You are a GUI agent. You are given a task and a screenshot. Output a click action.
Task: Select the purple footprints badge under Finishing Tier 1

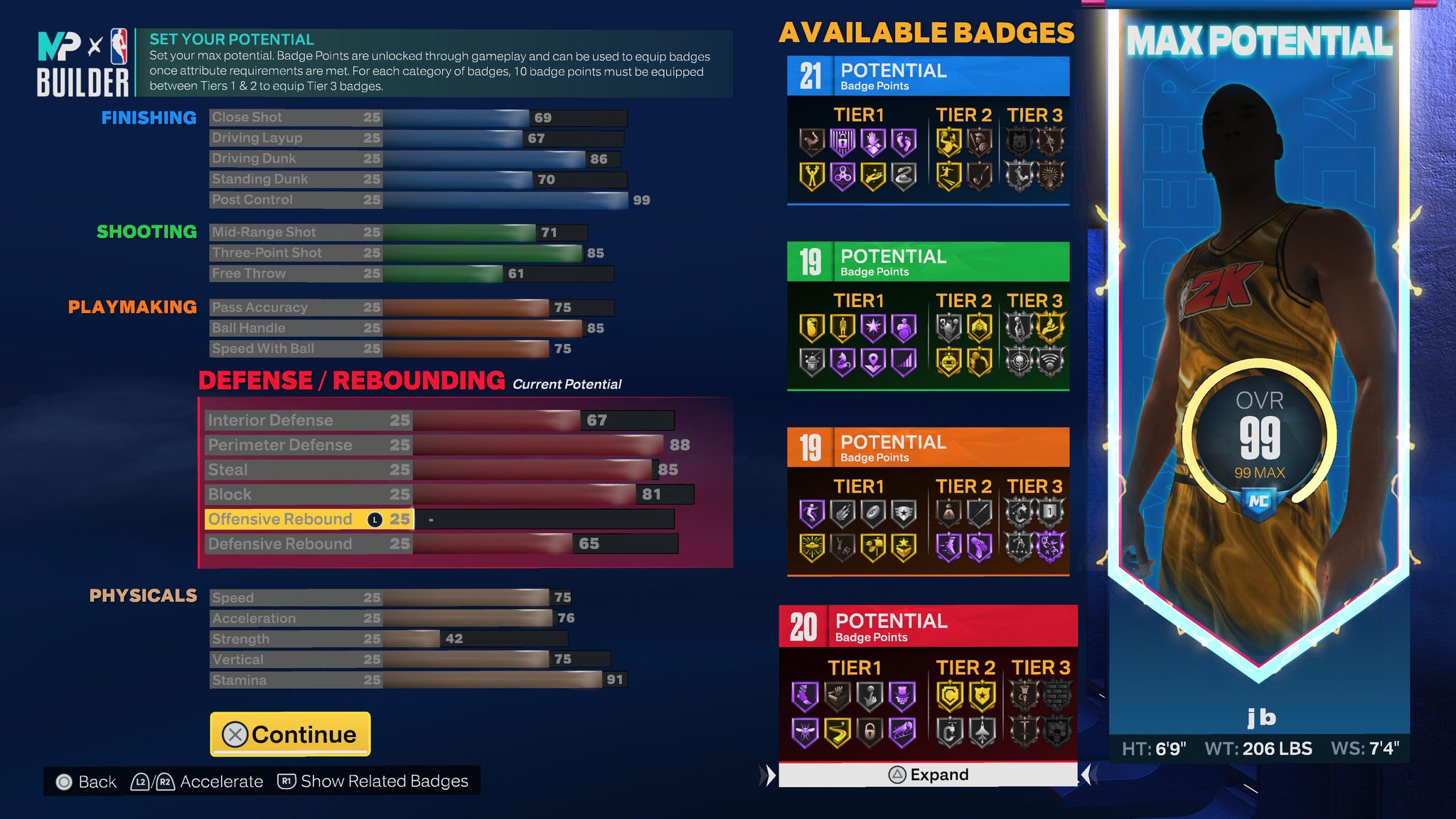[903, 143]
